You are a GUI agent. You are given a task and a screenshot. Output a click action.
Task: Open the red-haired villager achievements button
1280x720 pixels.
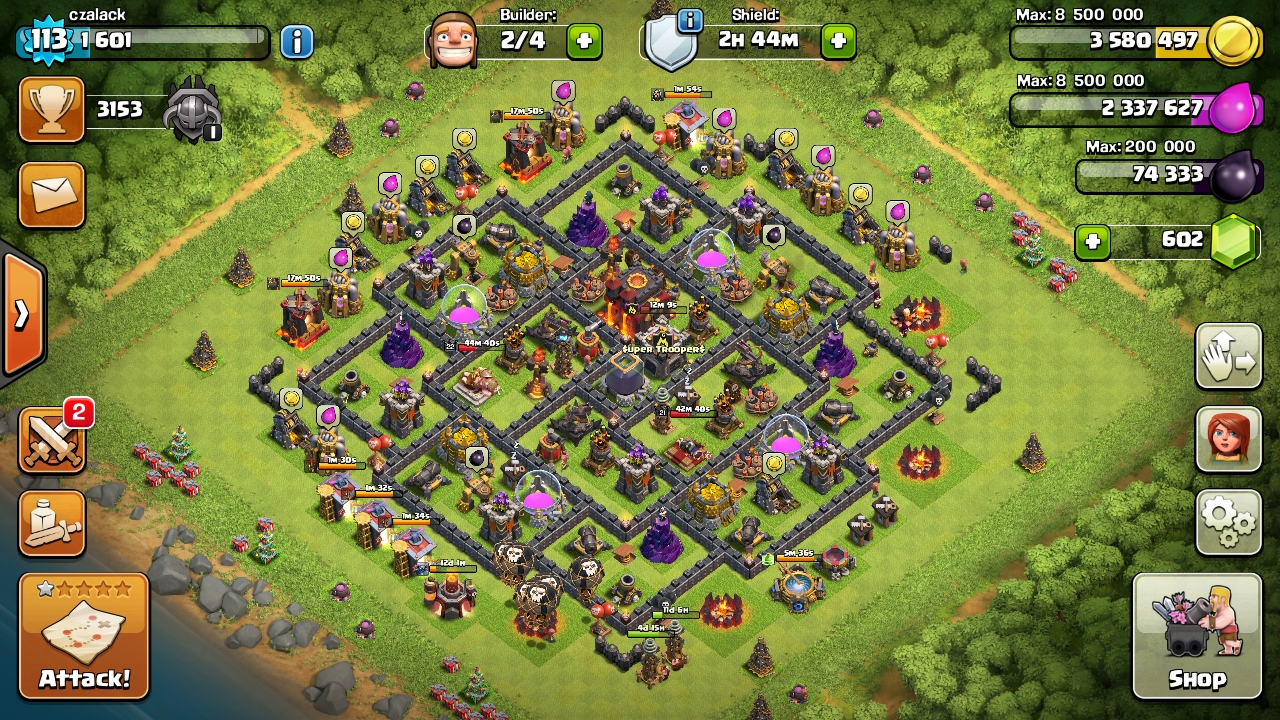pyautogui.click(x=1228, y=439)
